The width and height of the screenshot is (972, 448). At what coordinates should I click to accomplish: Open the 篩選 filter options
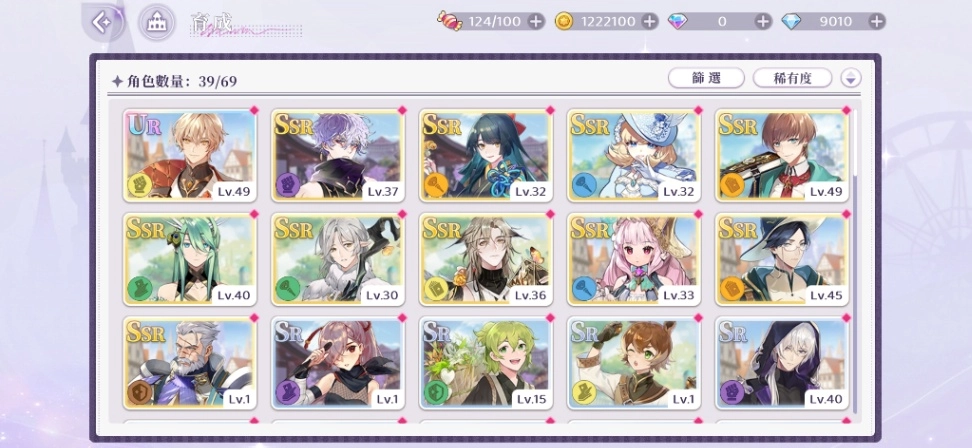click(706, 78)
